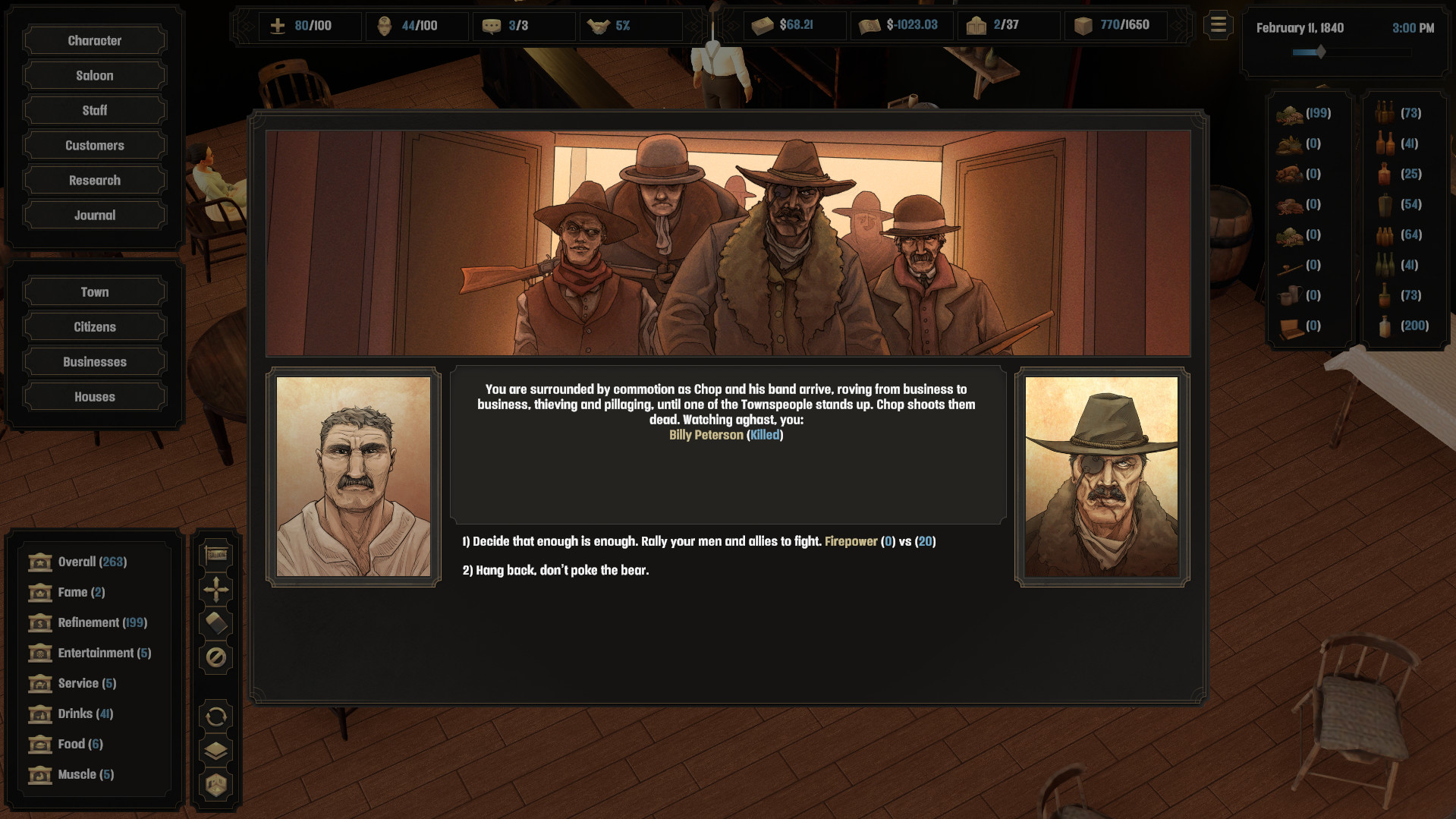Viewport: 1456px width, 819px height.
Task: Select the rotate tool
Action: tap(215, 716)
